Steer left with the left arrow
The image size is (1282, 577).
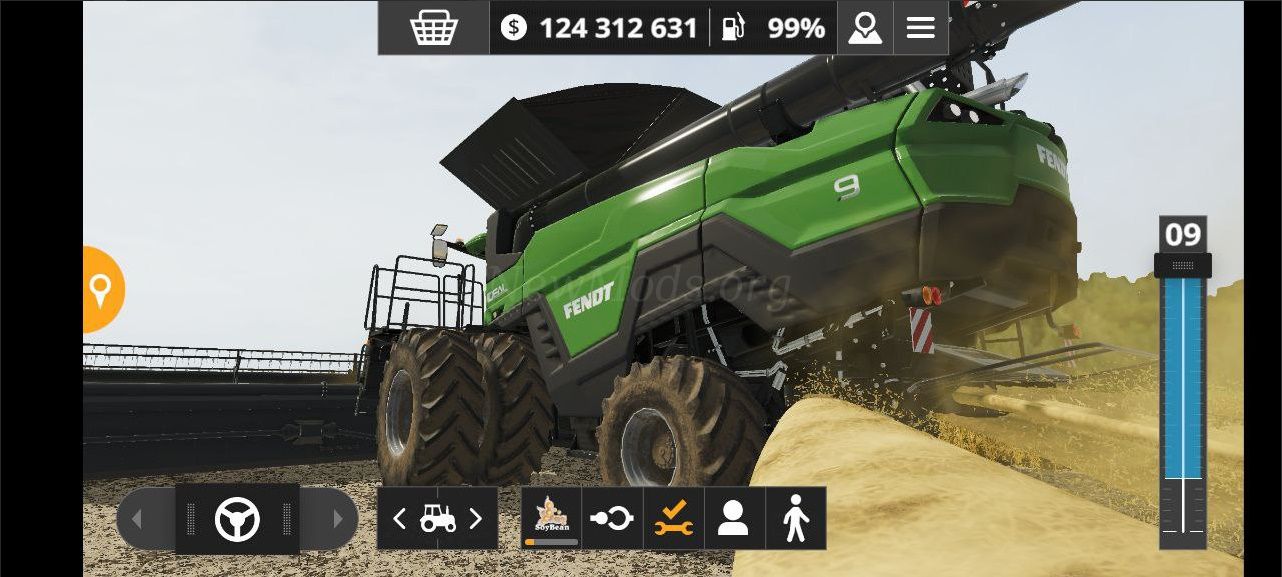pyautogui.click(x=140, y=519)
